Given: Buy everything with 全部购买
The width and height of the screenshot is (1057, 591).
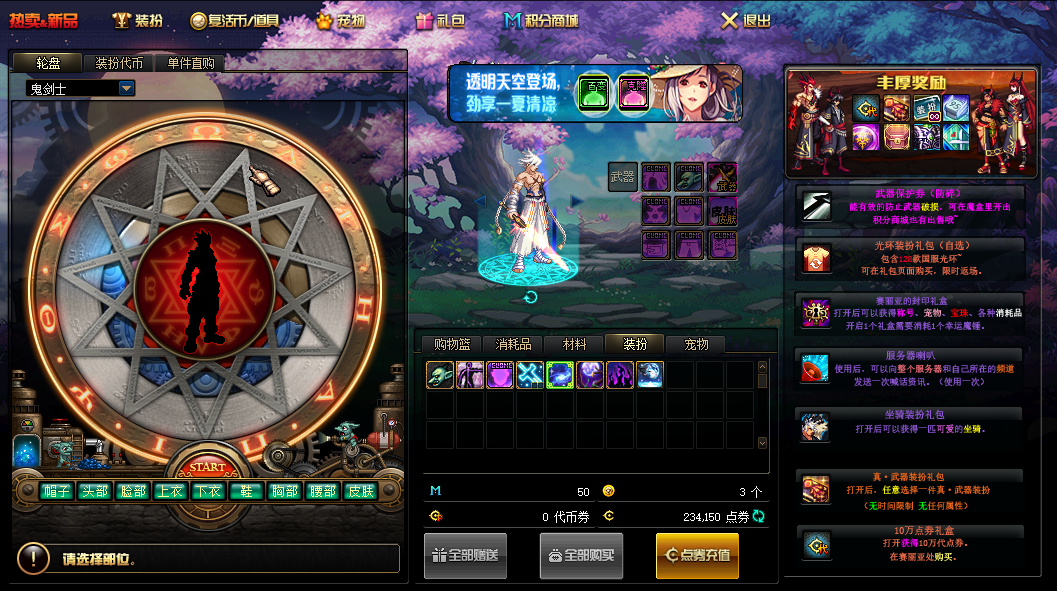Looking at the screenshot, I should coord(581,555).
